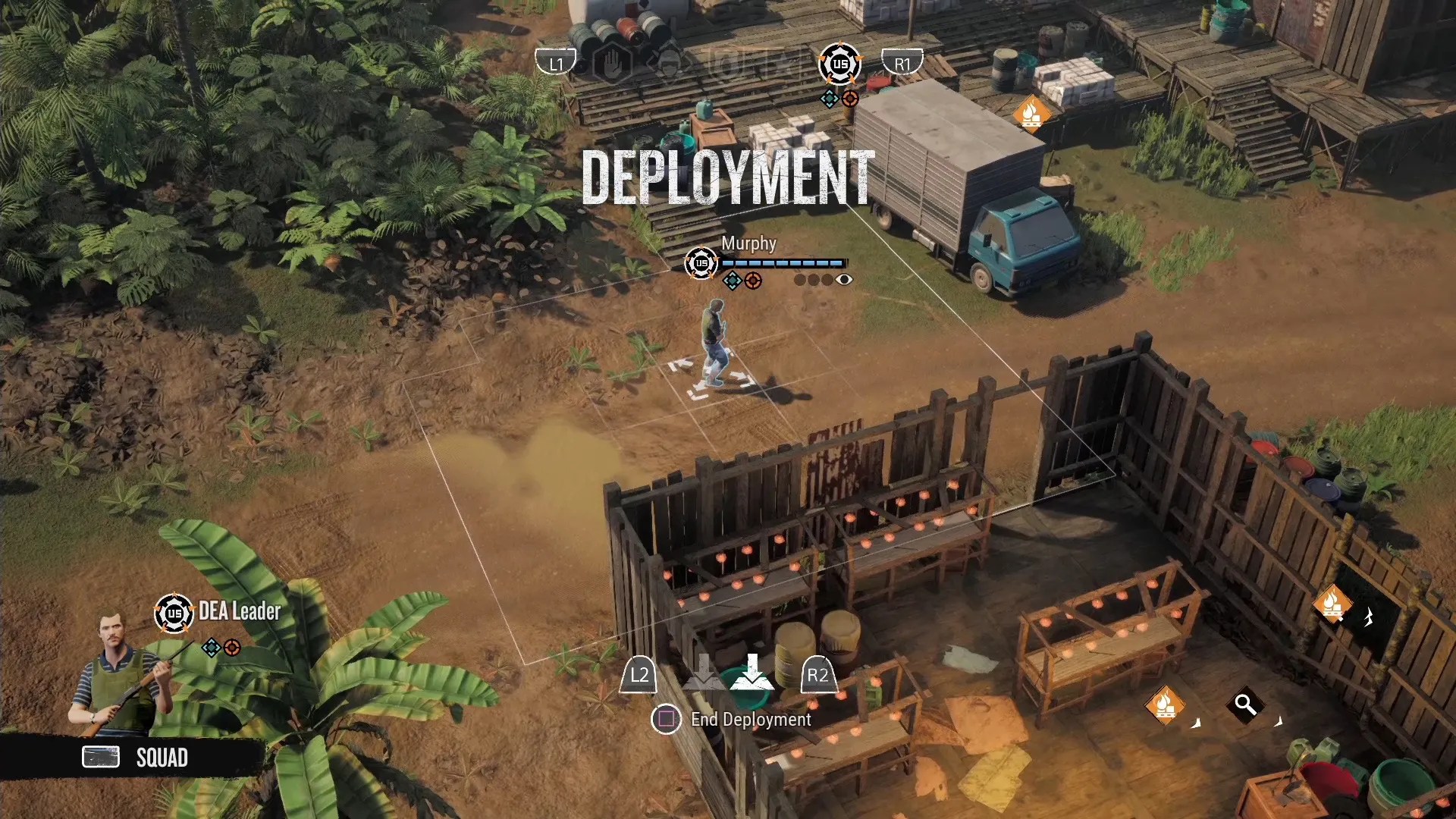This screenshot has height=819, width=1456.
Task: Click the hand hold-position icon near L1
Action: (613, 64)
